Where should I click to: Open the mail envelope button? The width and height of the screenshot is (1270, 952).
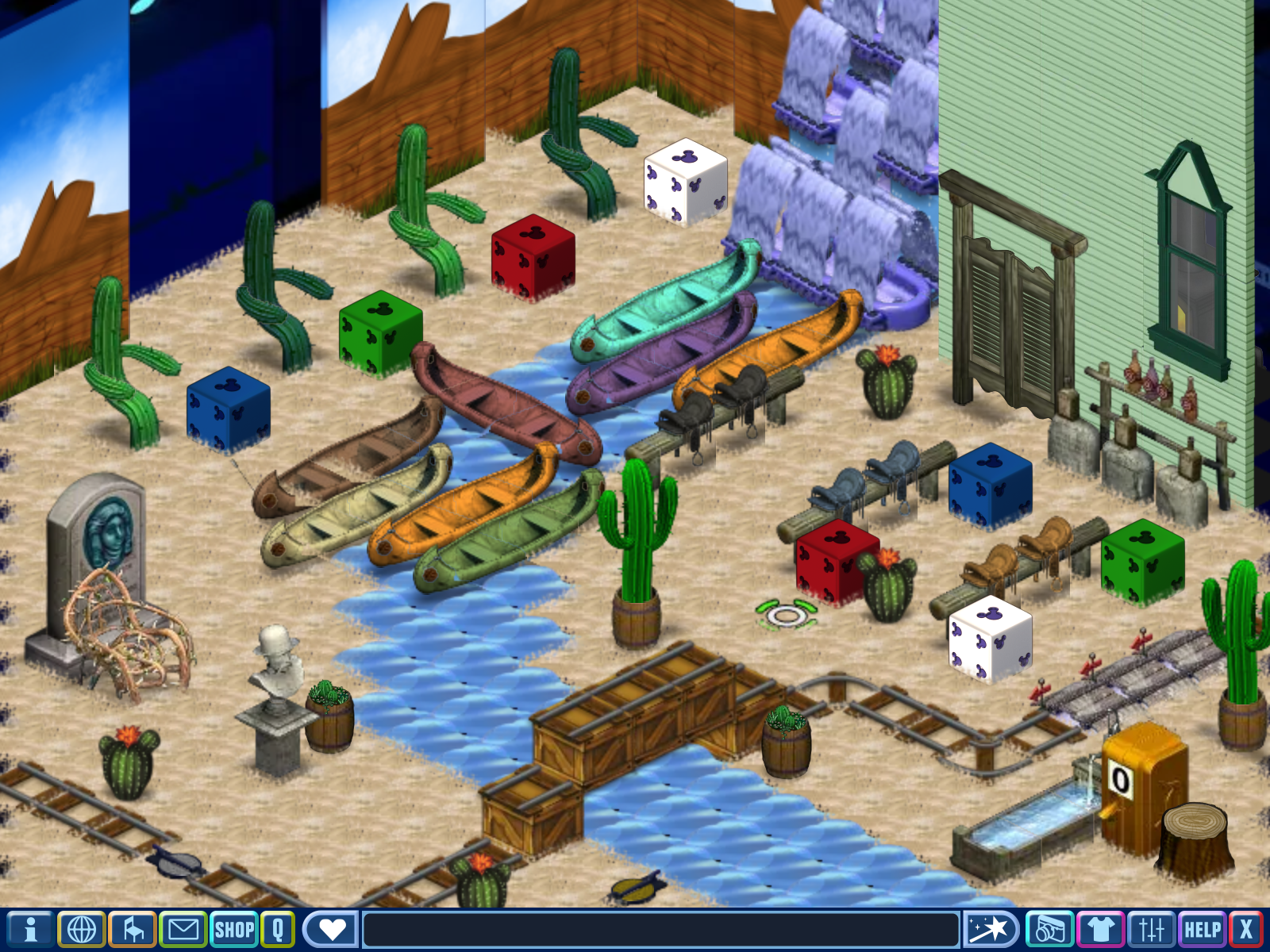[x=183, y=929]
